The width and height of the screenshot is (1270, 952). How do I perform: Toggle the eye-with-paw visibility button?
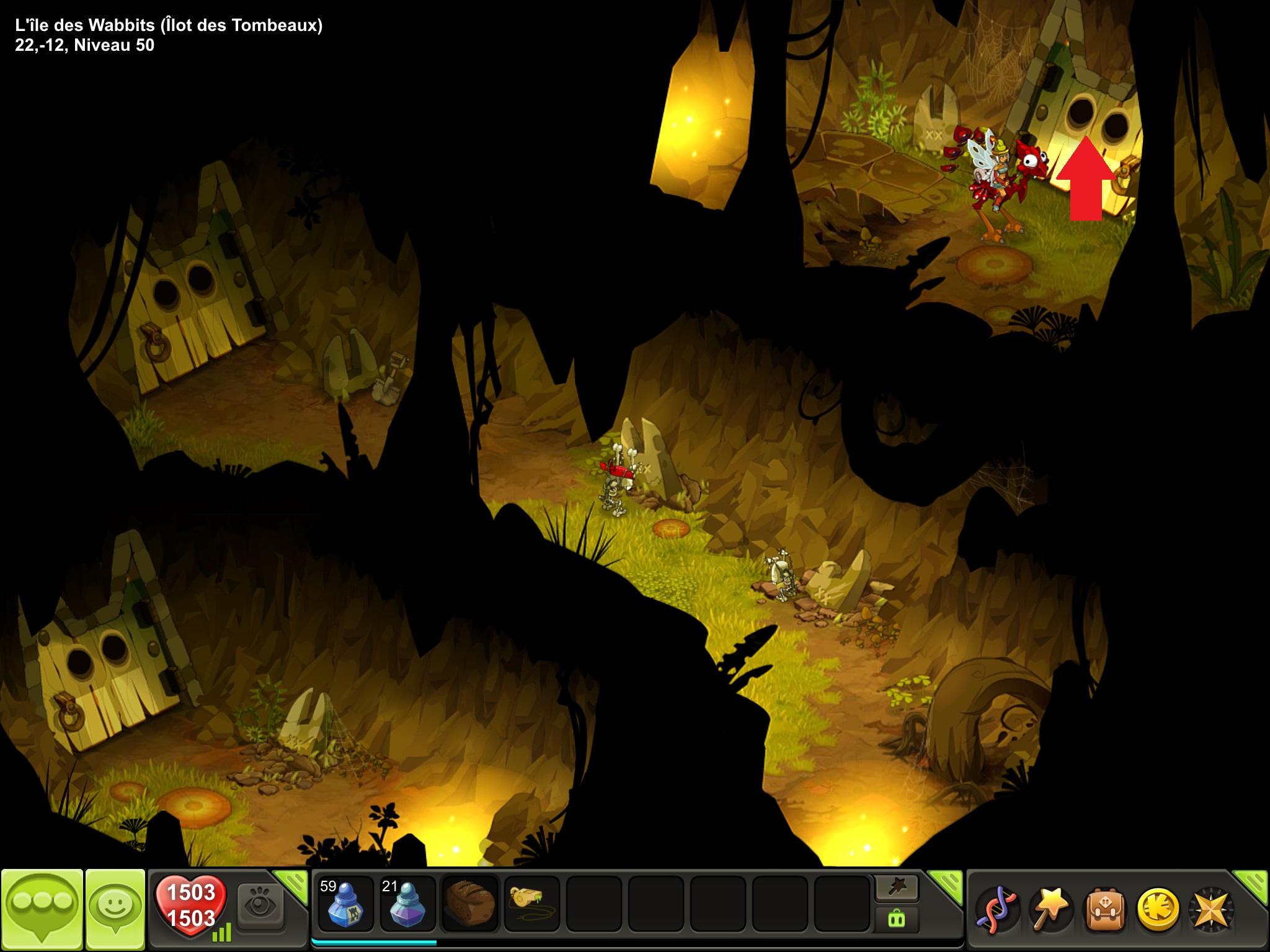(260, 906)
